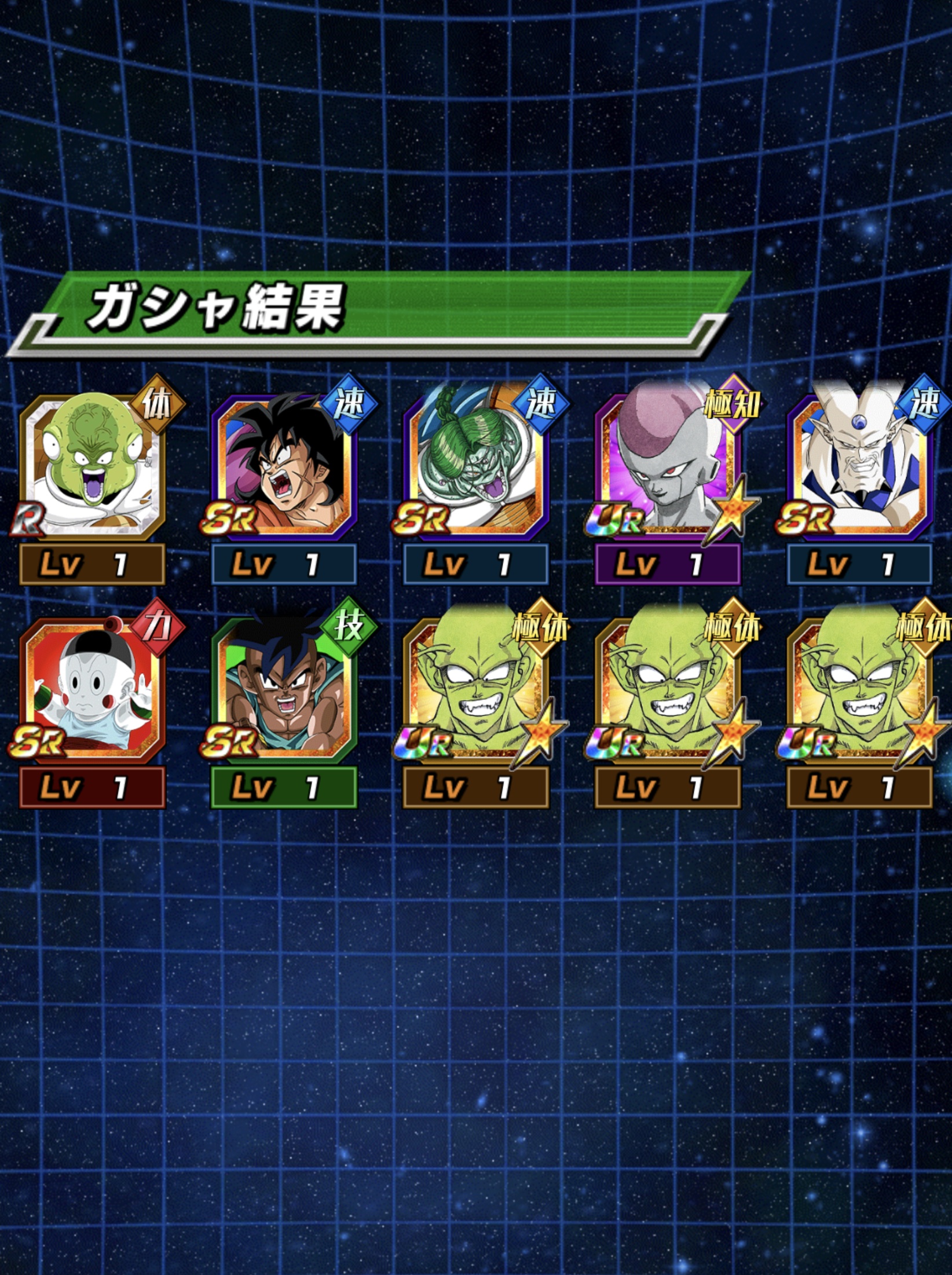Select the R Guldo card
The image size is (952, 1275).
[93, 466]
